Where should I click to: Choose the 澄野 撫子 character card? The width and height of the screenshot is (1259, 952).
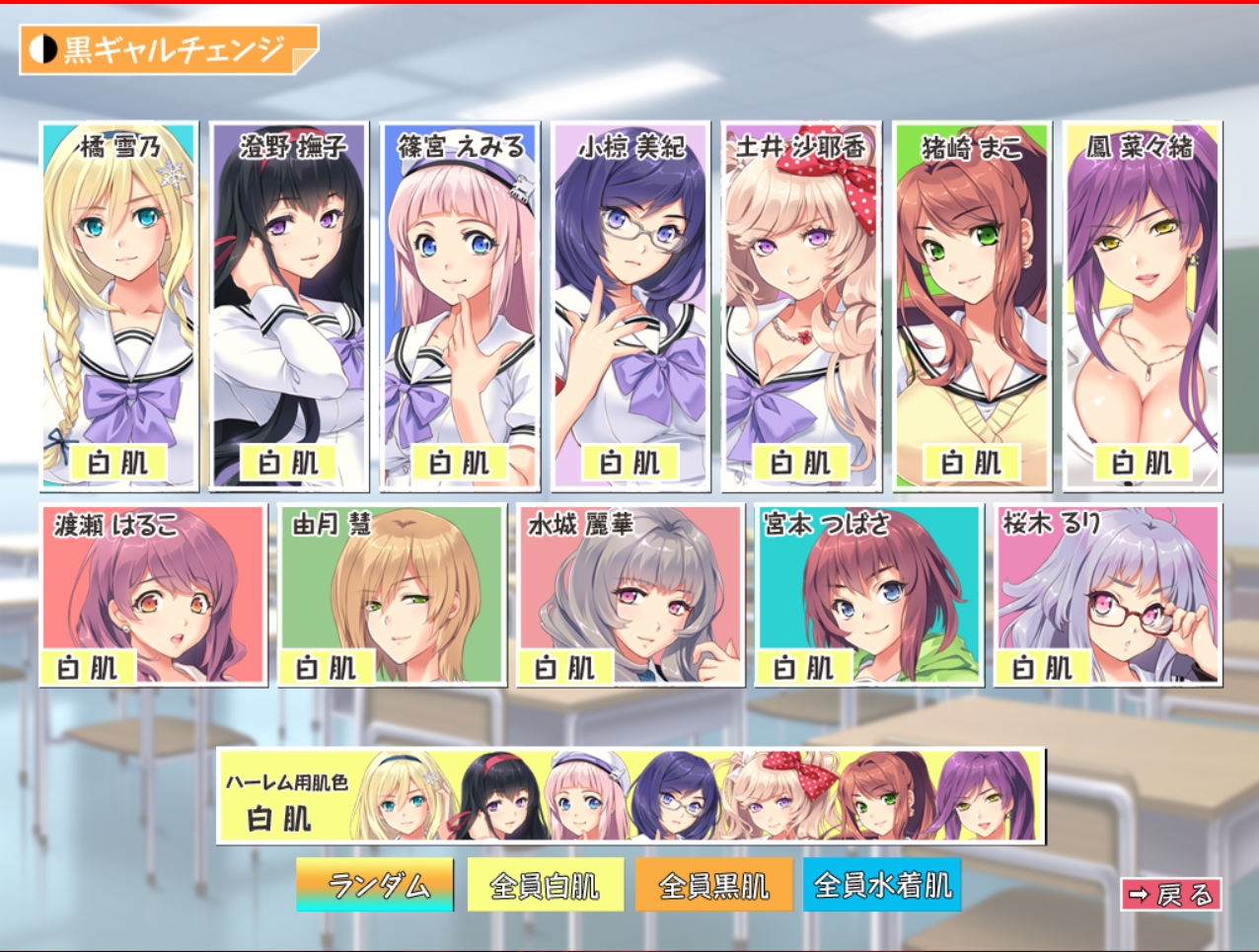pos(289,306)
